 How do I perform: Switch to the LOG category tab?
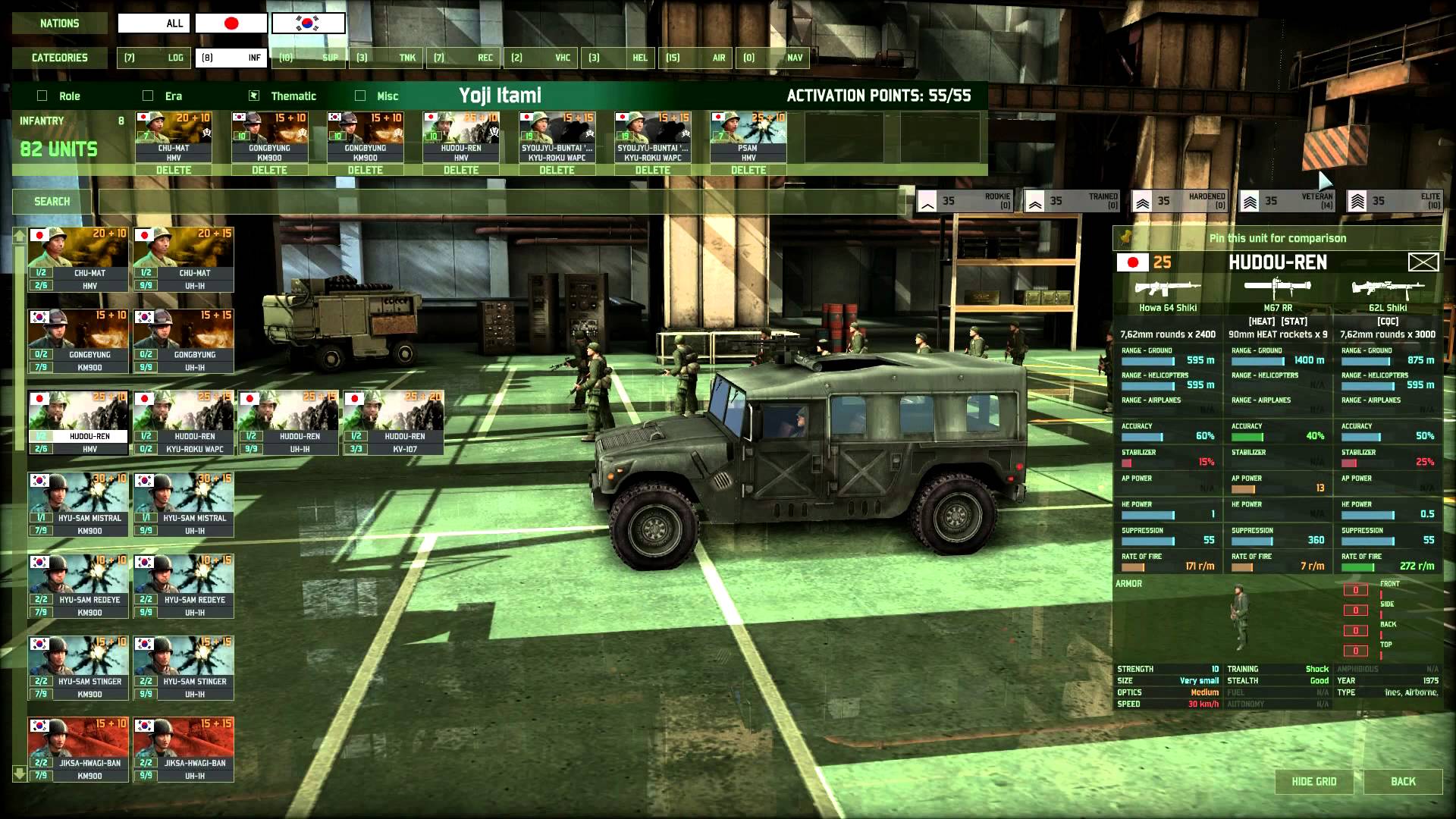(154, 58)
